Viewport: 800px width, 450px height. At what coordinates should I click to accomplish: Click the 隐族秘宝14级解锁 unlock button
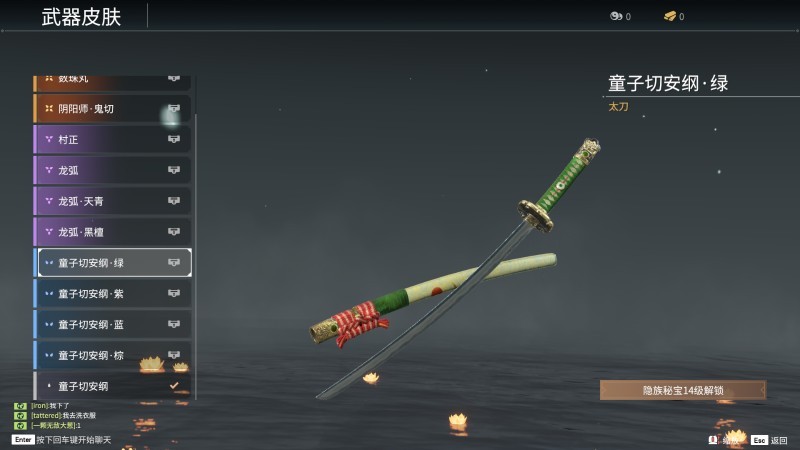(683, 390)
